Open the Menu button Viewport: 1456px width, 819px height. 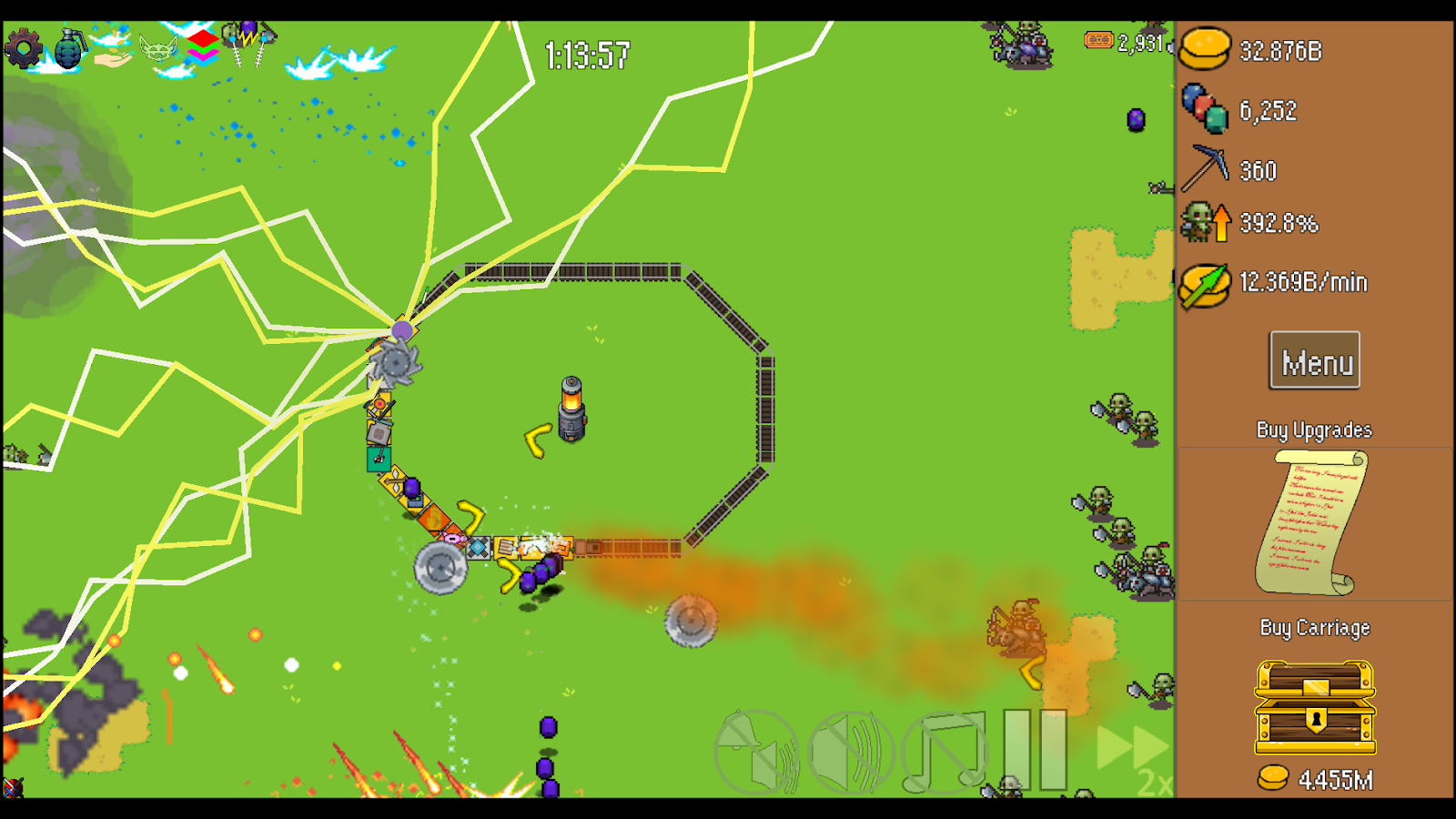click(x=1315, y=361)
